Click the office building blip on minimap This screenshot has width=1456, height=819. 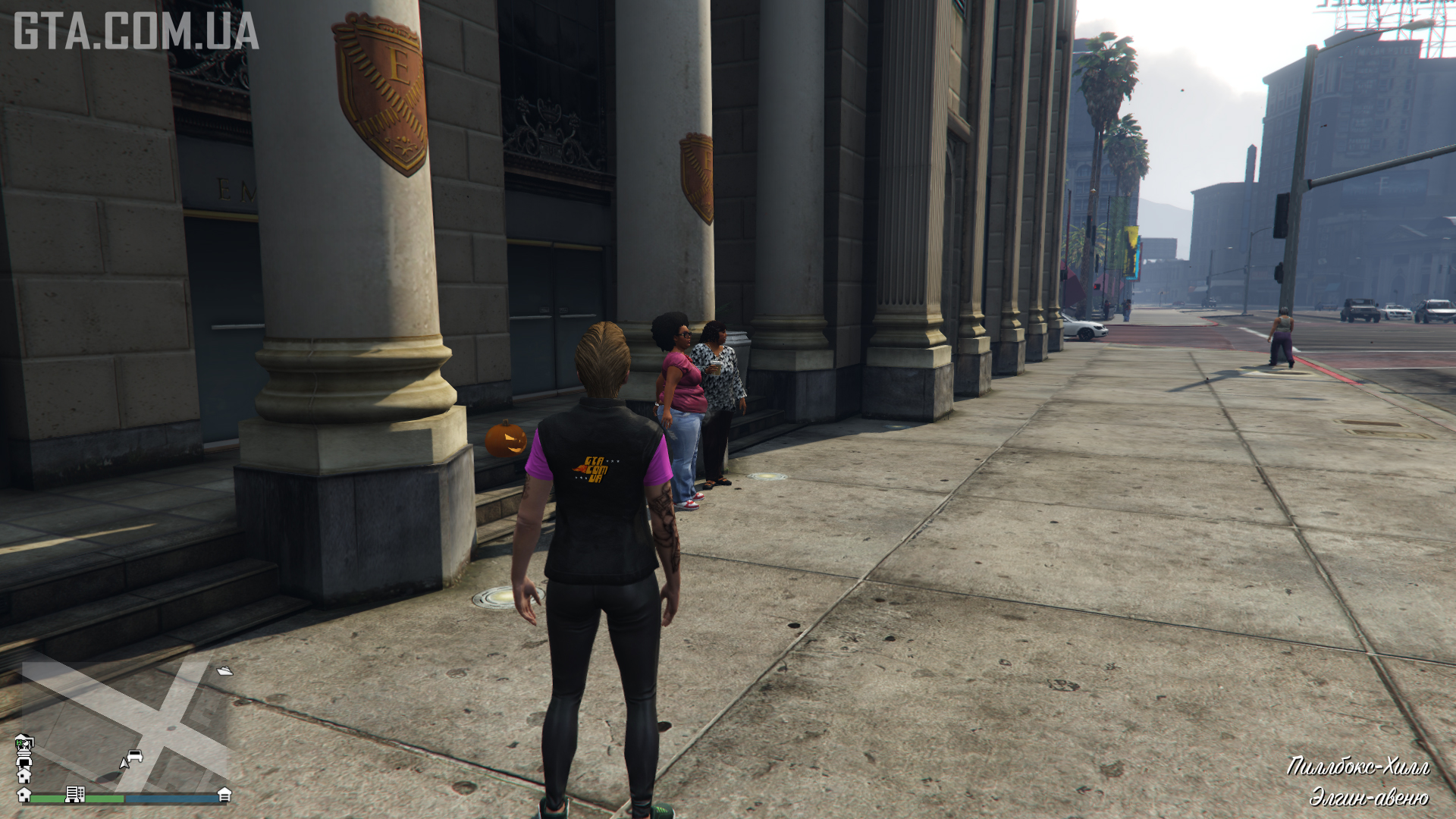pos(74,794)
